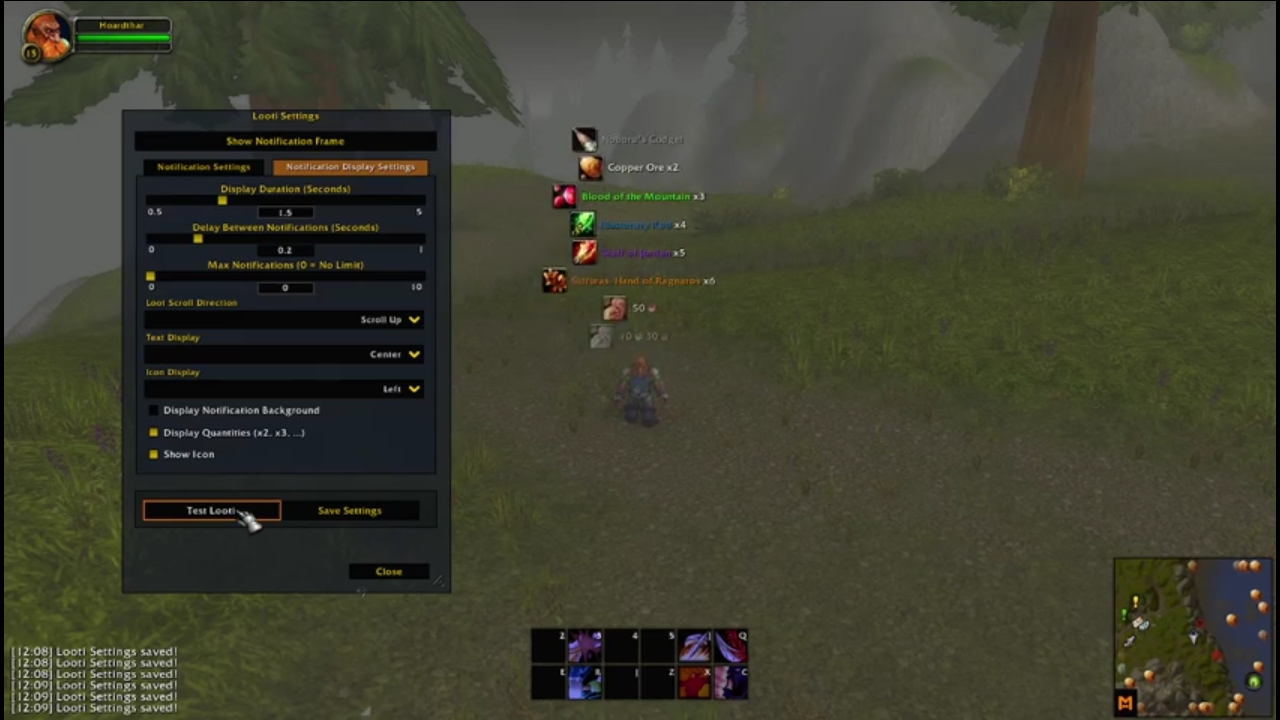Change Text Display from Center
Screen dimensions: 1280x720
(x=394, y=354)
